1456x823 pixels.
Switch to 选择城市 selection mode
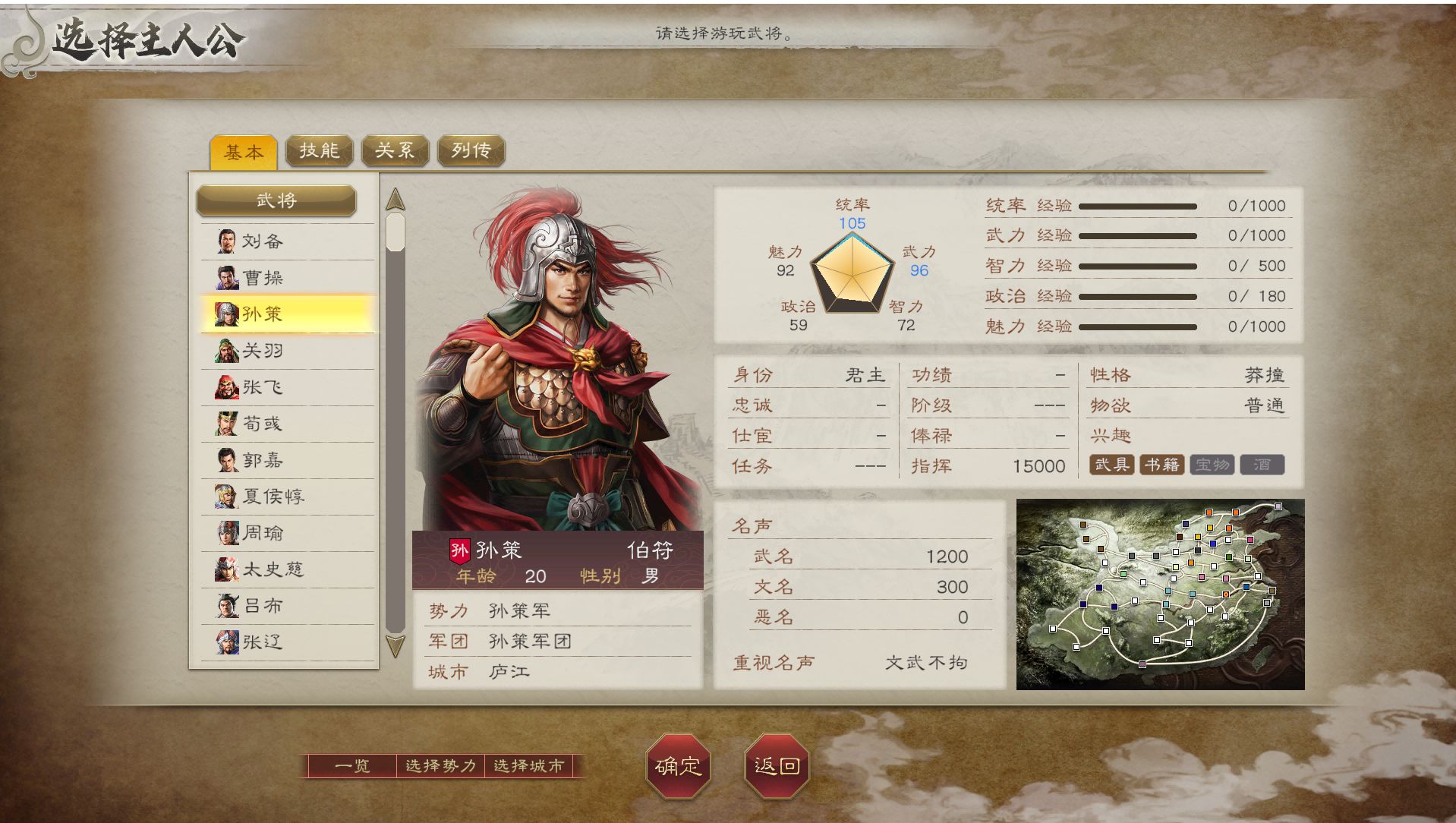coord(529,766)
